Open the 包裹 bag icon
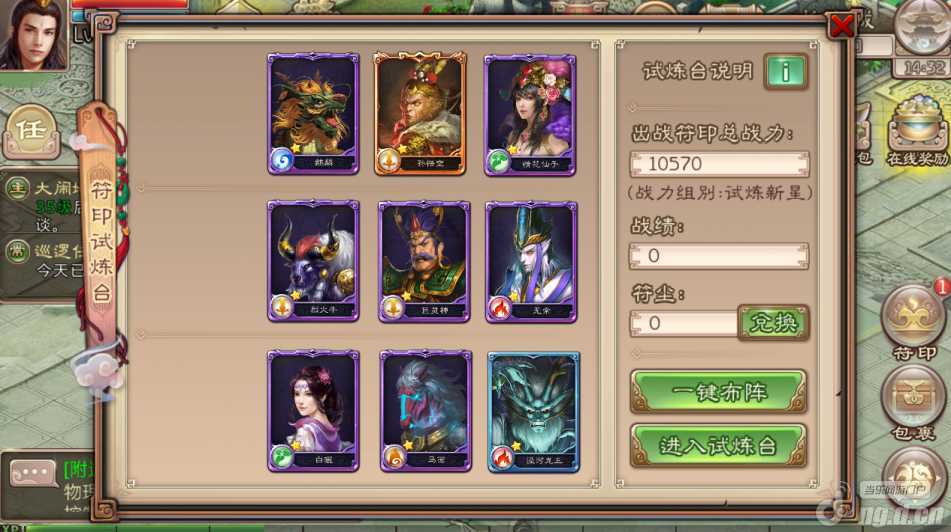Viewport: 951px width, 532px height. click(913, 400)
